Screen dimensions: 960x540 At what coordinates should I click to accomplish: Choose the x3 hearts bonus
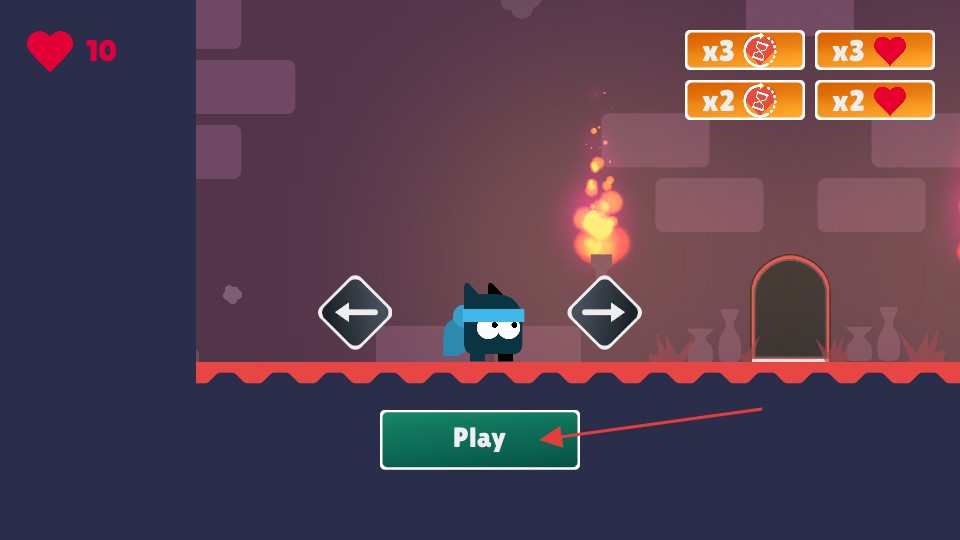coord(874,50)
